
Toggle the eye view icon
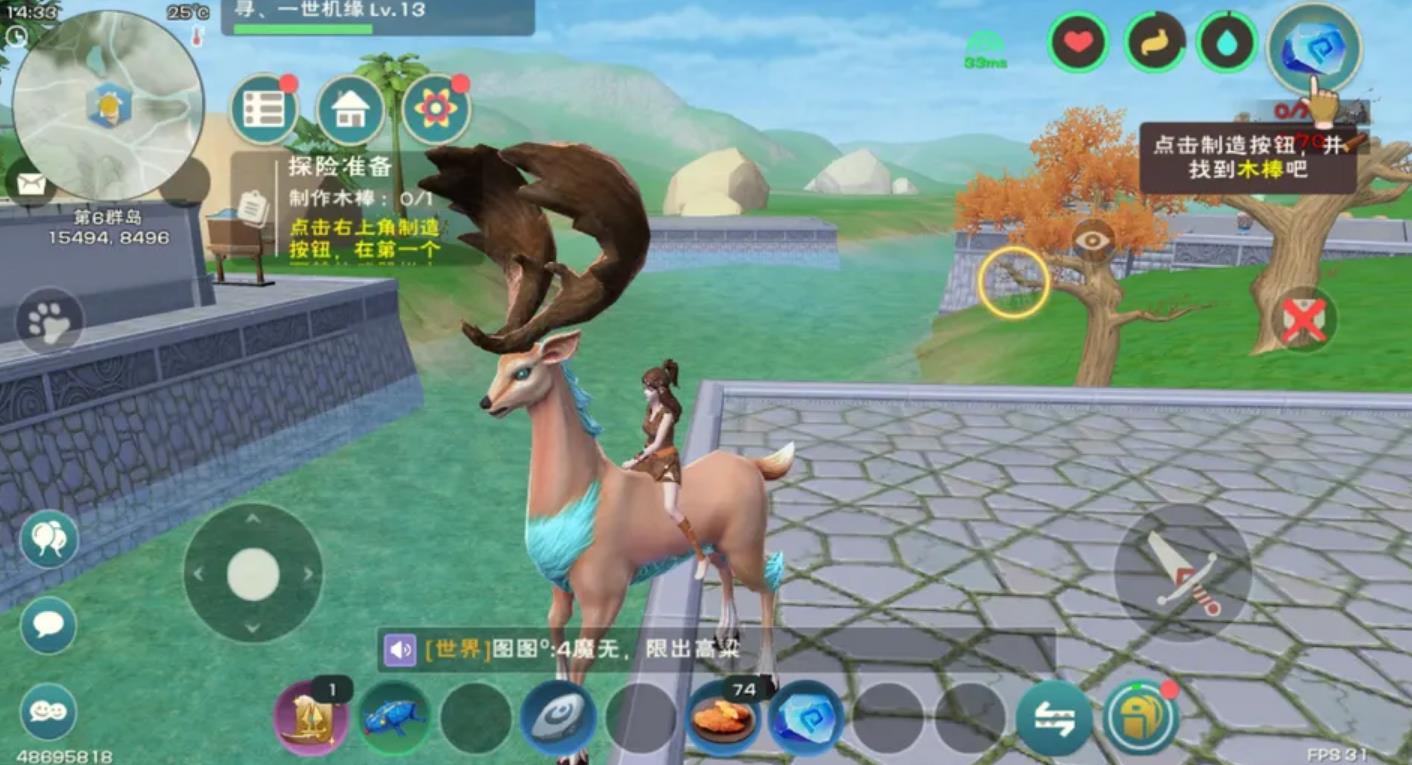tap(1093, 240)
